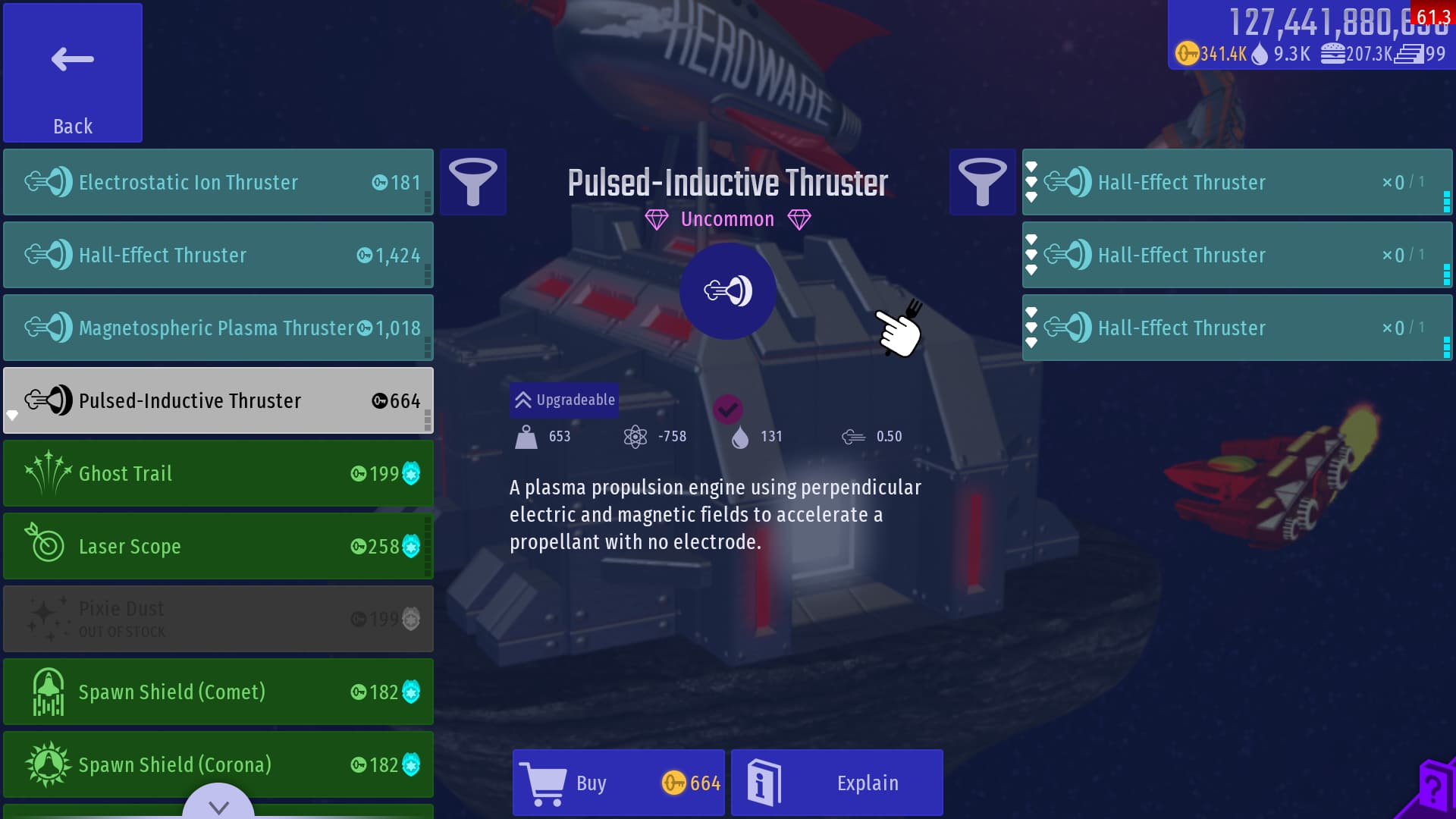Click the Upgradeable tag
Viewport: 1456px width, 819px height.
click(x=565, y=400)
